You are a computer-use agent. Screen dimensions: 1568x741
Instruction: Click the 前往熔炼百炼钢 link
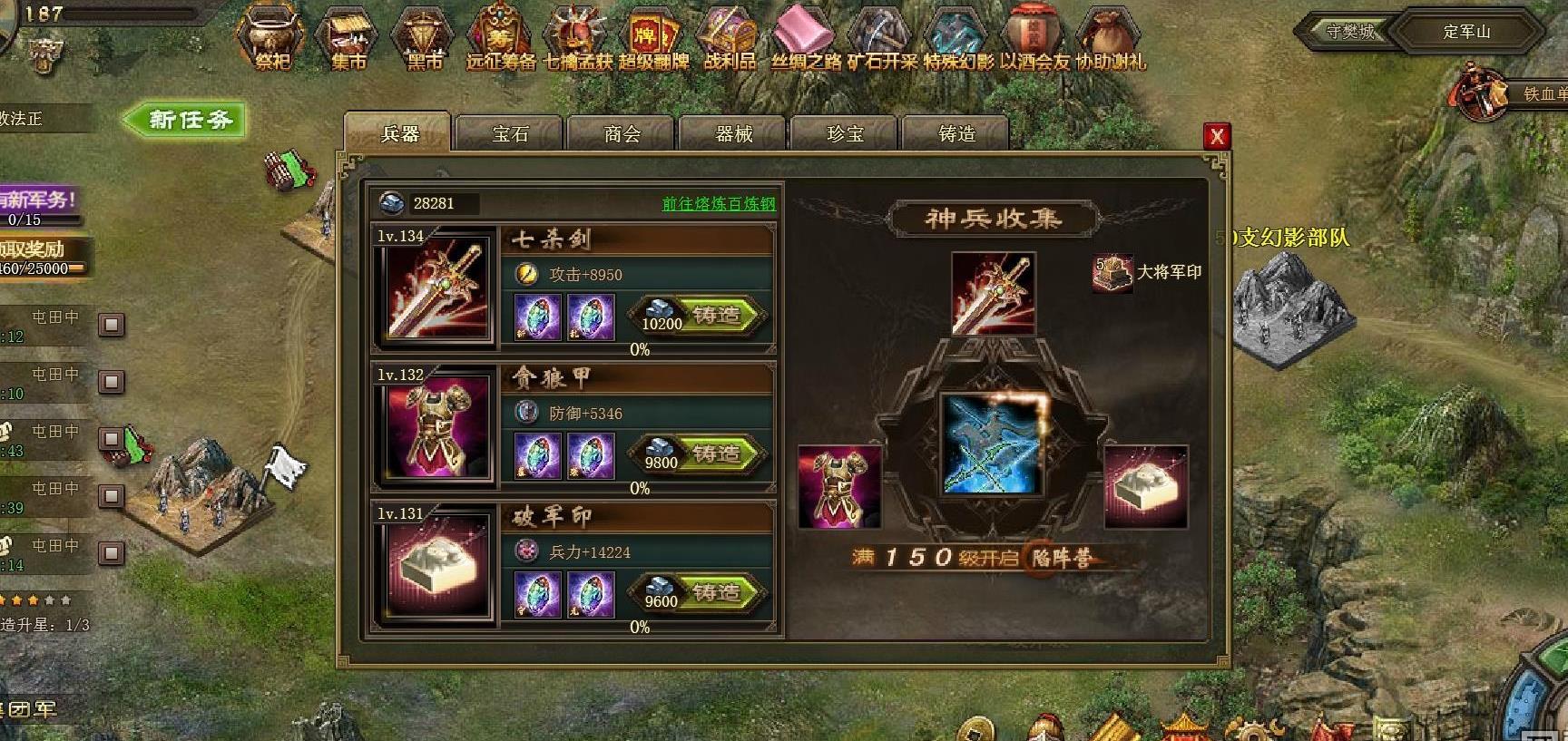pyautogui.click(x=719, y=204)
